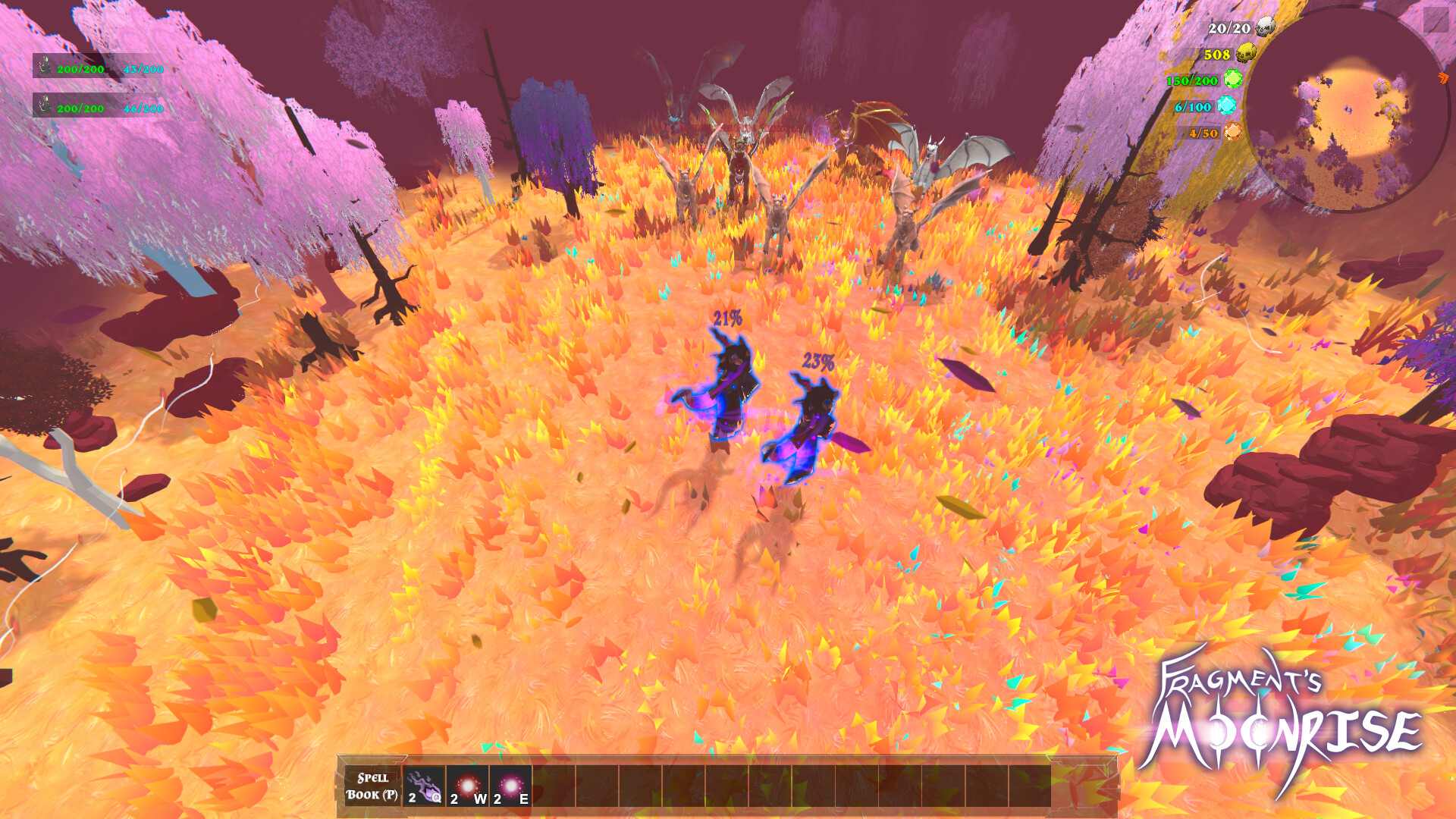The width and height of the screenshot is (1456, 819).
Task: Click the silver skull population icon
Action: pos(1265,26)
